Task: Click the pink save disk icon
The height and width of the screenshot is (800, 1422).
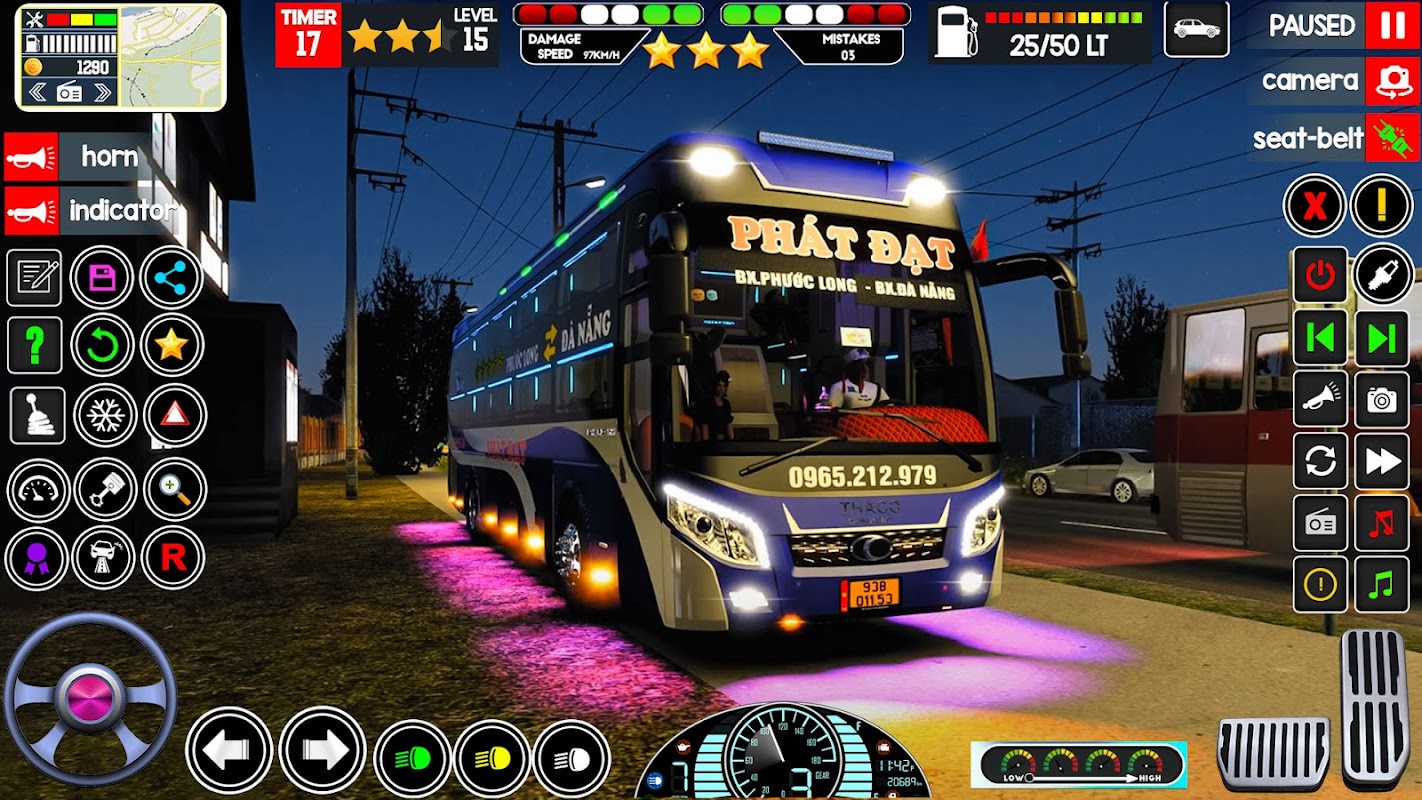Action: pos(102,277)
